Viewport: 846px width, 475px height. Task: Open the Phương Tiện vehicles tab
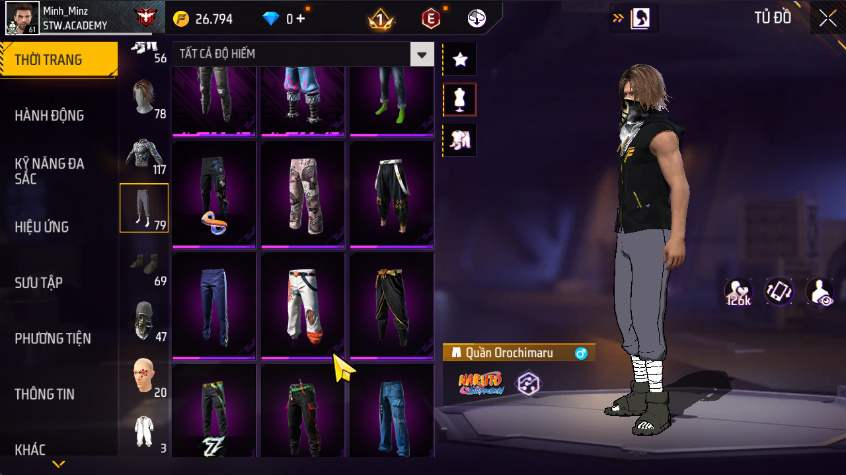(52, 338)
